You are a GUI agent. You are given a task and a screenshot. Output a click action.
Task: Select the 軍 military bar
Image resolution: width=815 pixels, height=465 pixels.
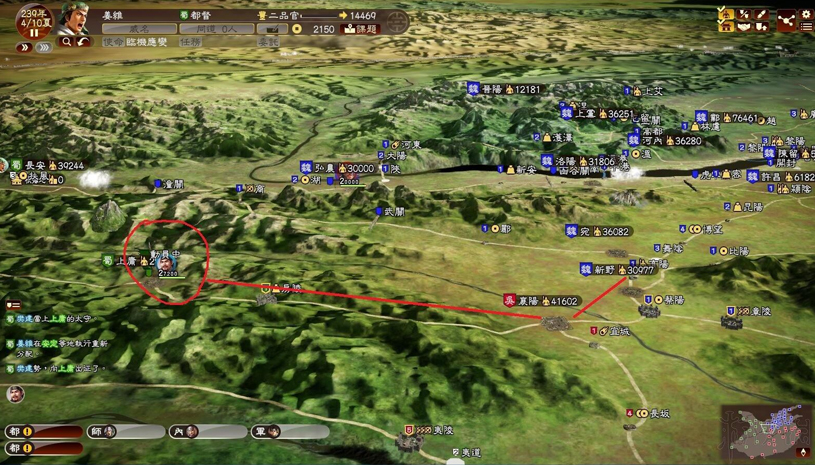(x=290, y=432)
